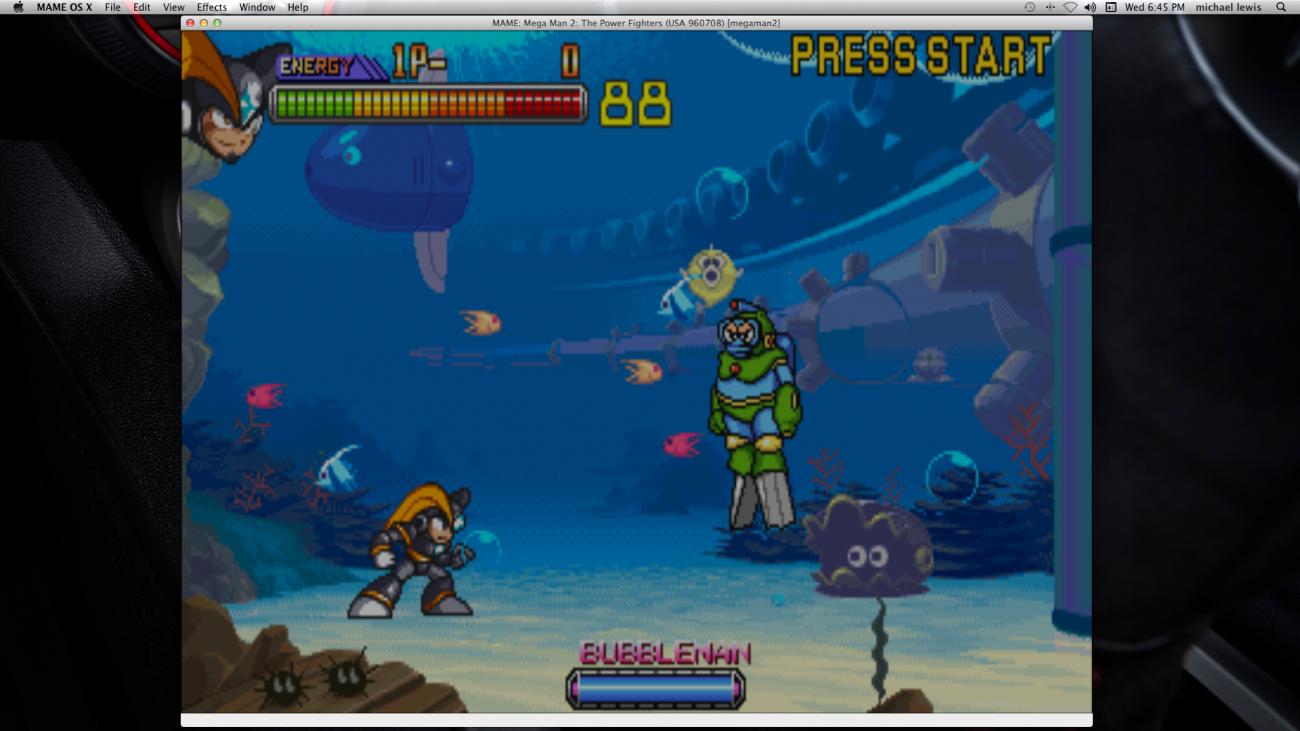
Task: Click the displays icon beside the clock
Action: [x=1111, y=7]
